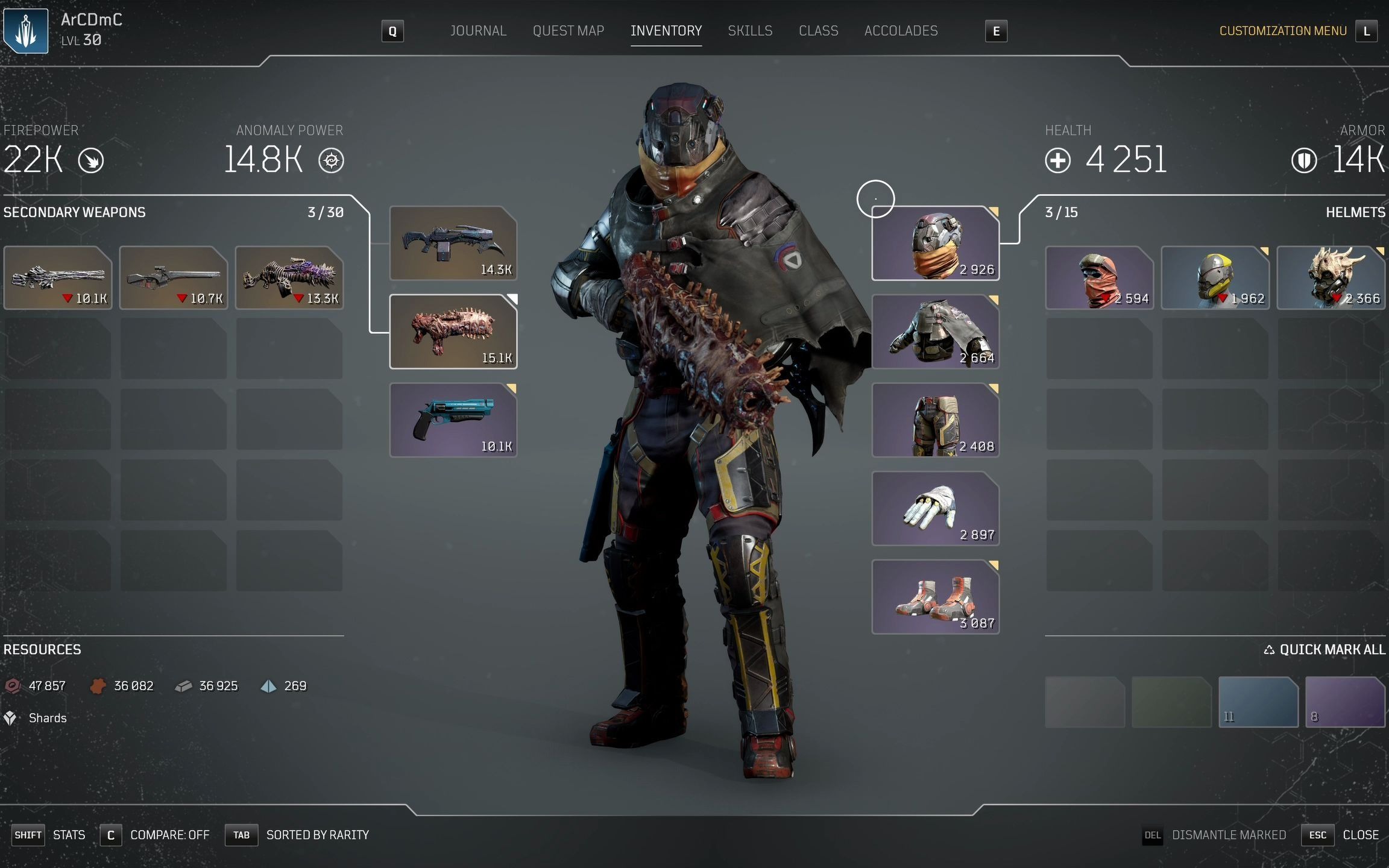Open the equipped chest armor slot

pos(935,332)
